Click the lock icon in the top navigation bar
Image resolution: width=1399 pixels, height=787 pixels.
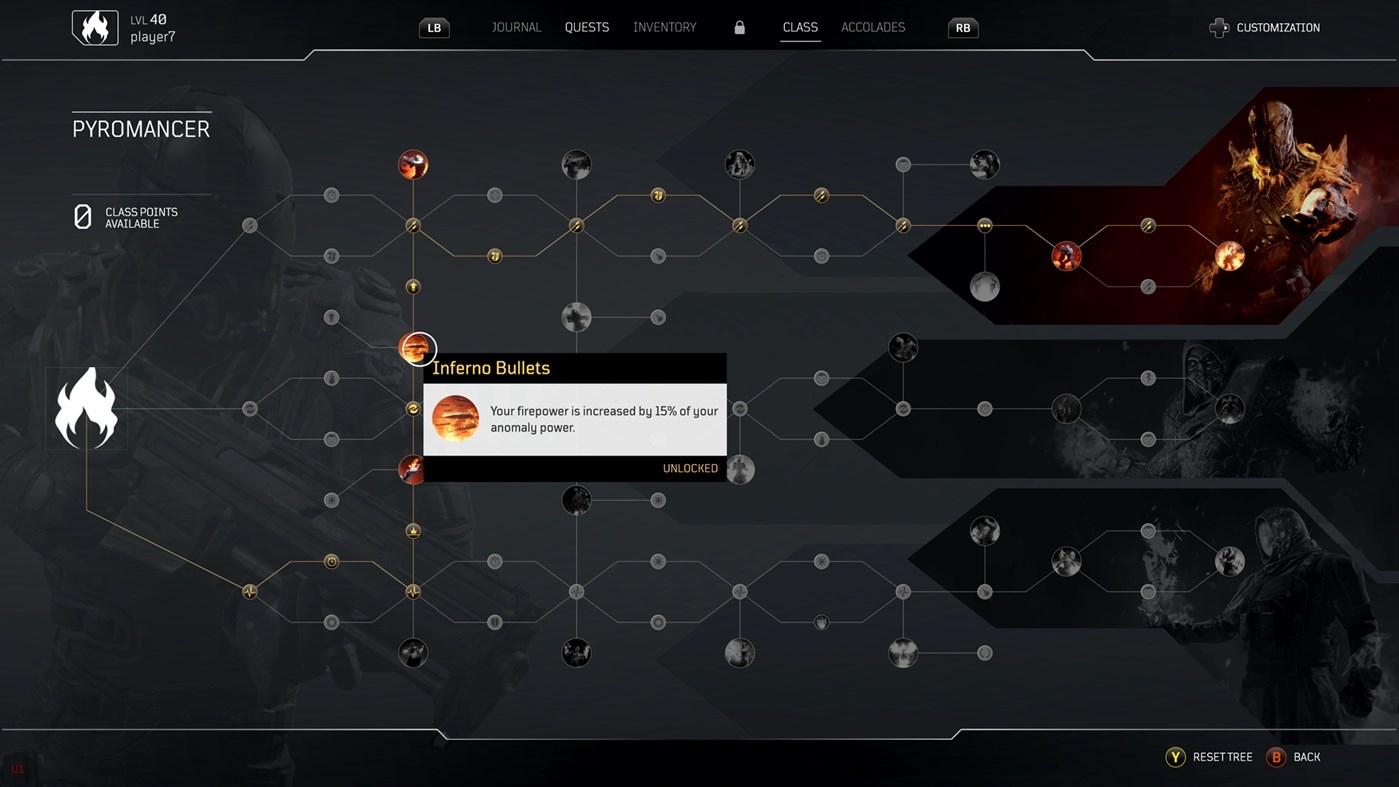[x=739, y=27]
